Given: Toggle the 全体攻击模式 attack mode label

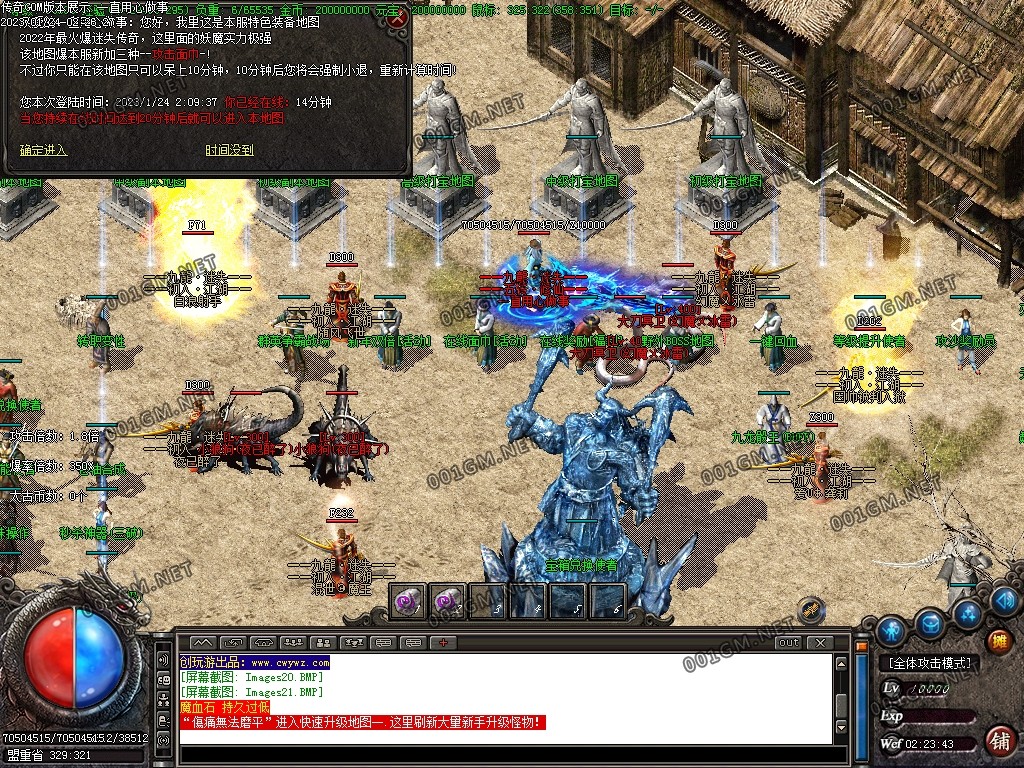Looking at the screenshot, I should click(929, 663).
